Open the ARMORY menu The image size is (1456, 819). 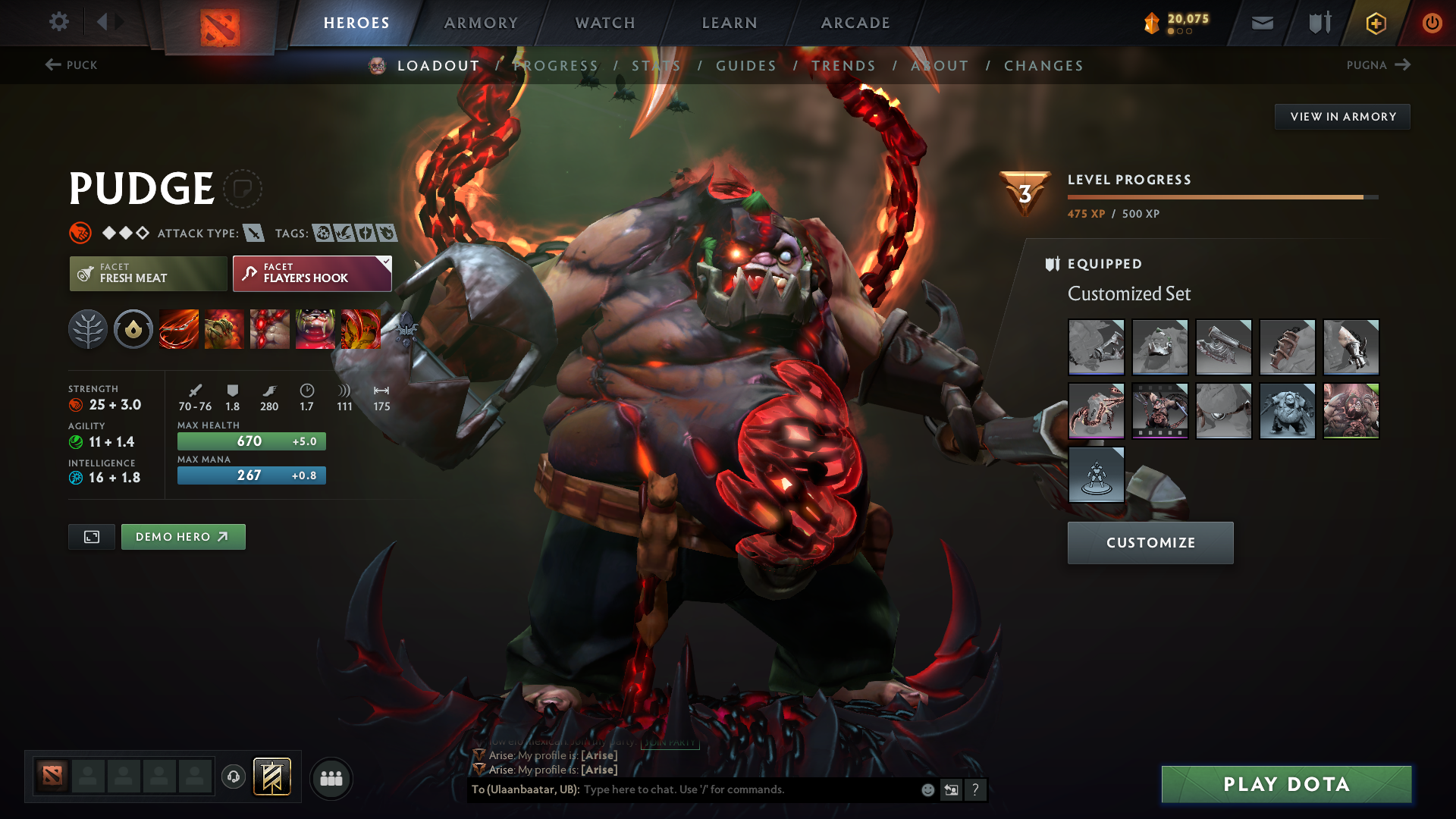(x=481, y=23)
